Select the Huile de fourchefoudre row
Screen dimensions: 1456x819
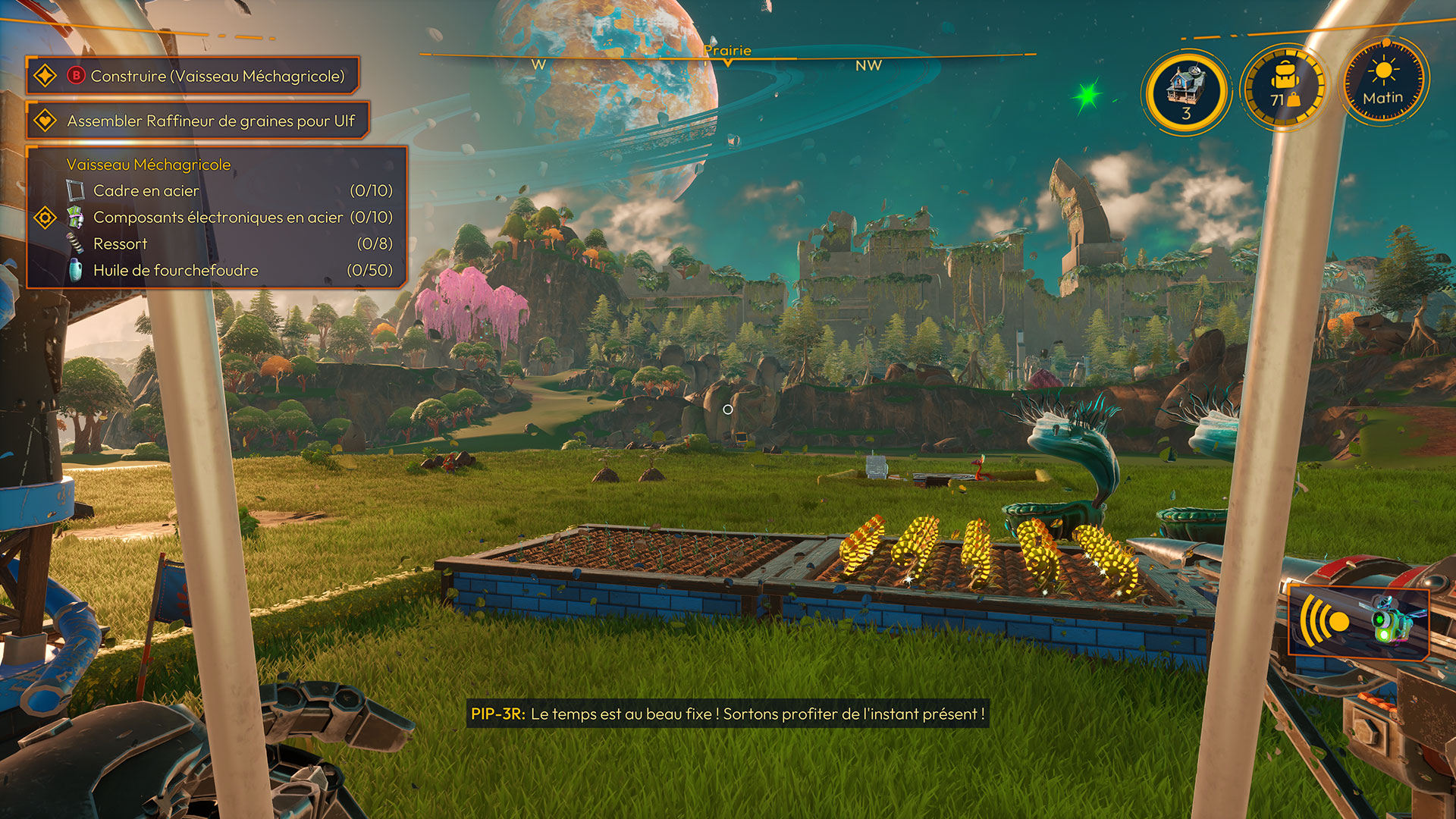[227, 270]
